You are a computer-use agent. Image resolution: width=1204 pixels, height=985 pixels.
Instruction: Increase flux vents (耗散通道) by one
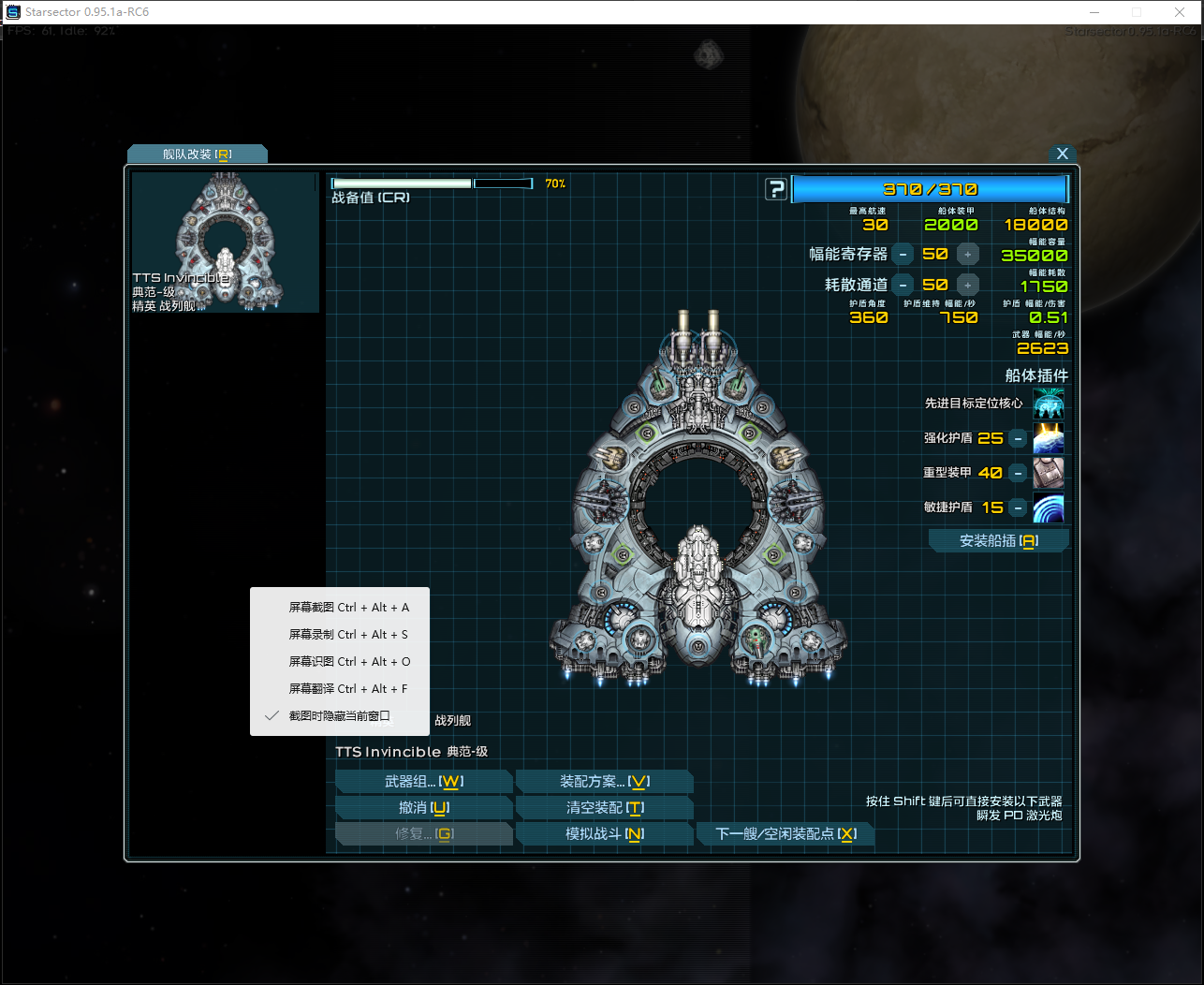point(968,285)
